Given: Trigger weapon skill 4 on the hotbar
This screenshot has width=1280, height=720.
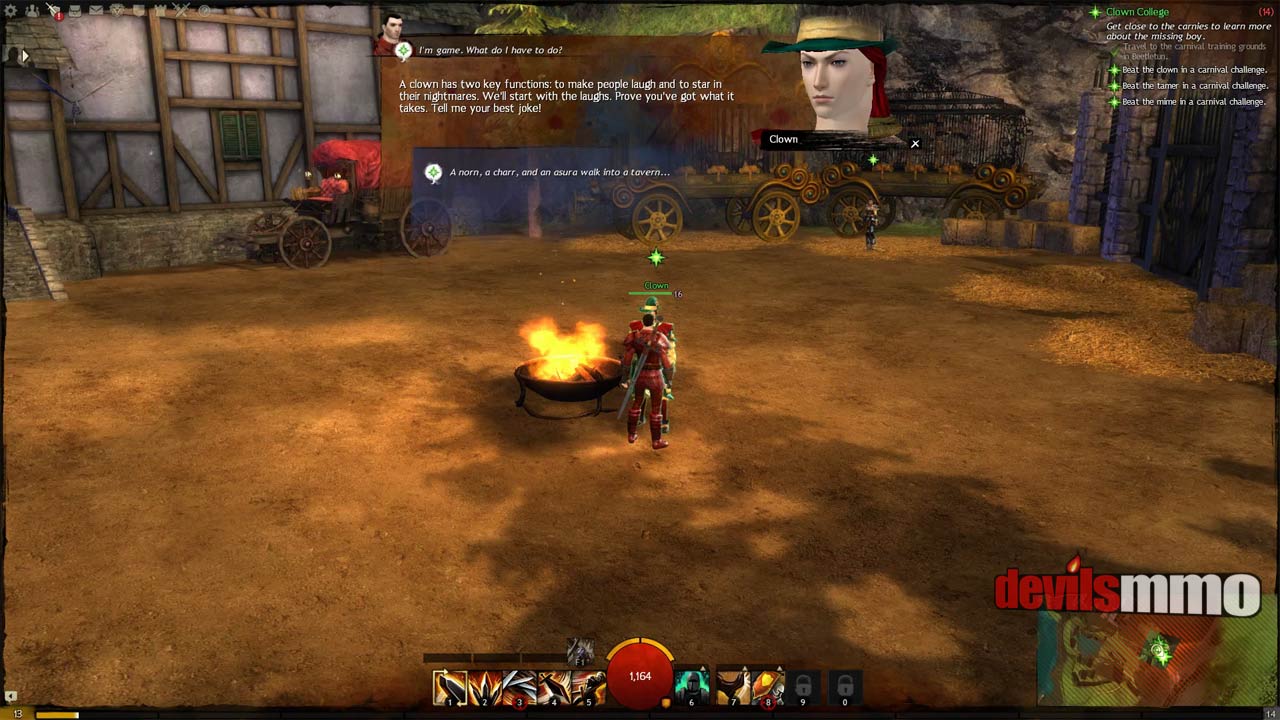Looking at the screenshot, I should [x=554, y=687].
